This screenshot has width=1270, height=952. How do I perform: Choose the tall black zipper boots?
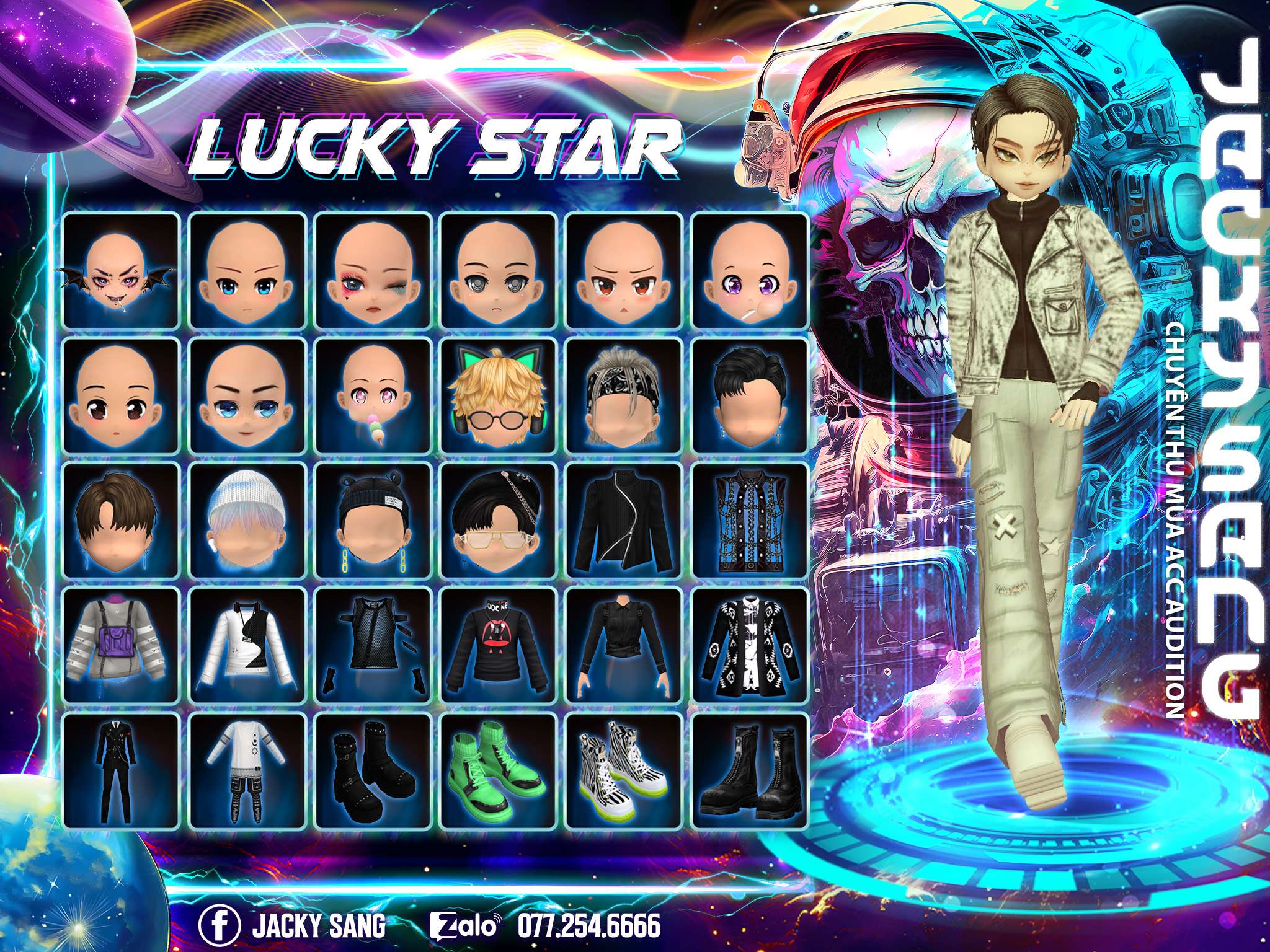click(749, 770)
